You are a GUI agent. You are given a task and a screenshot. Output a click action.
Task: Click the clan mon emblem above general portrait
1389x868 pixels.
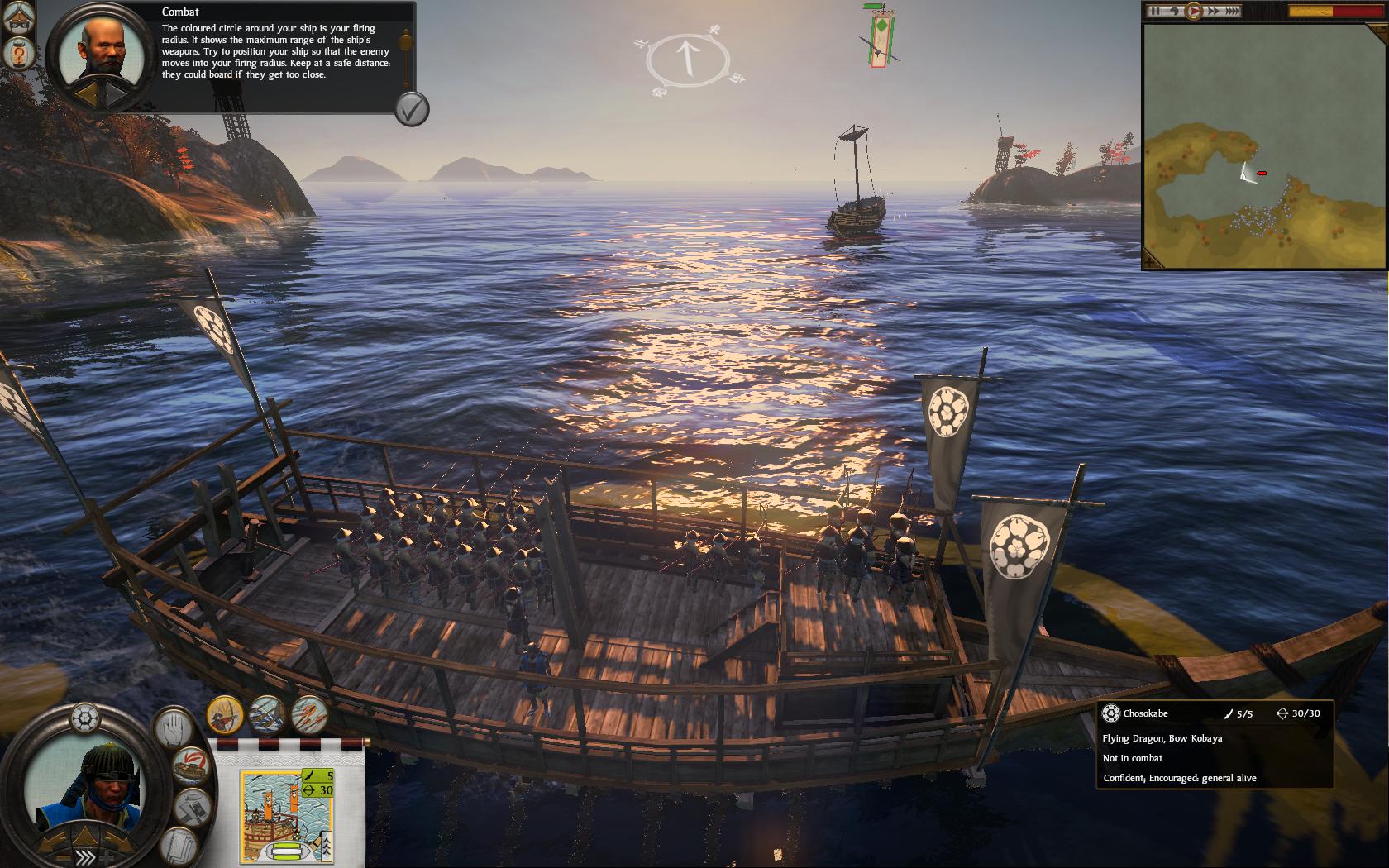85,717
